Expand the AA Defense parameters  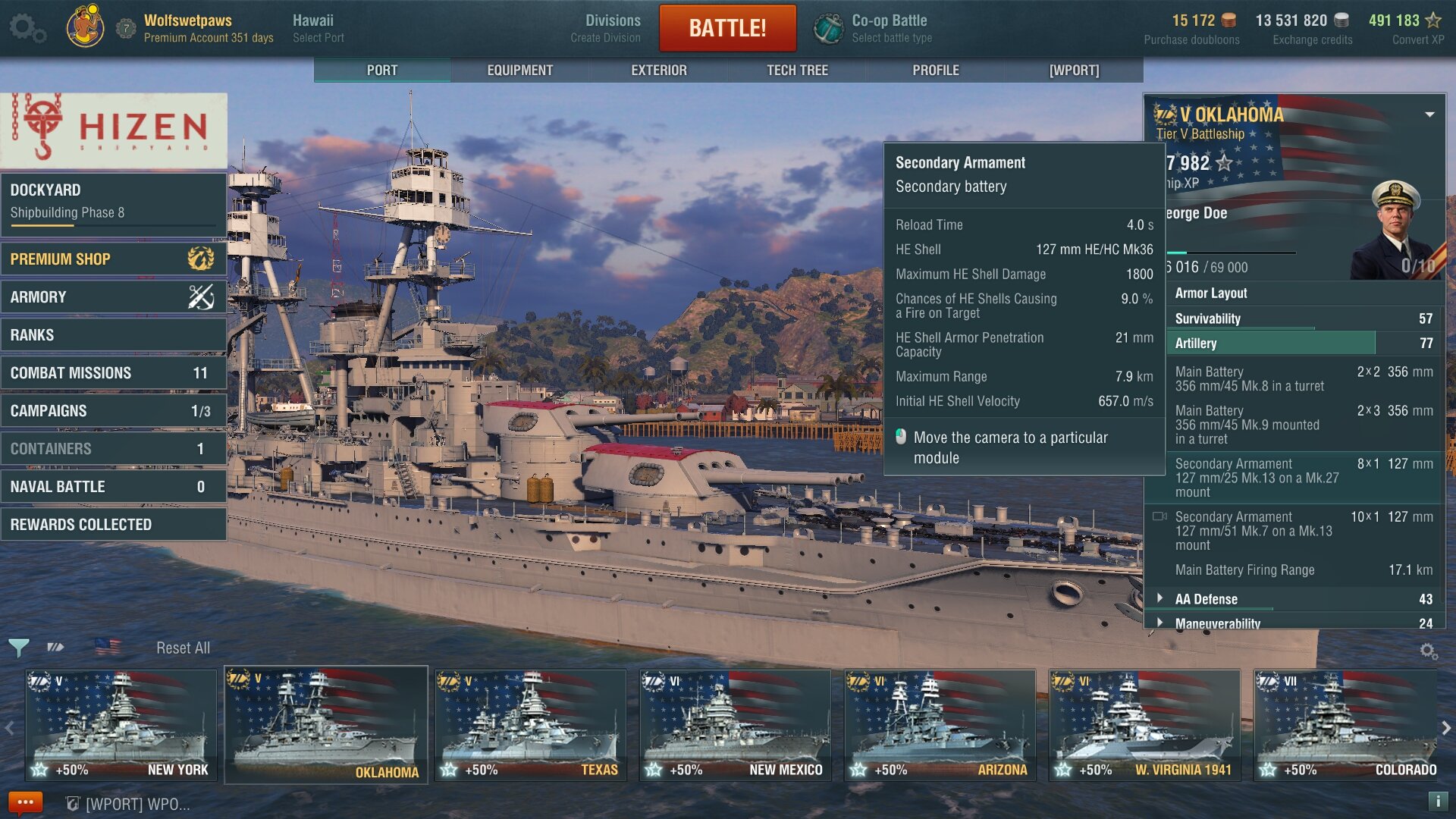(1206, 599)
